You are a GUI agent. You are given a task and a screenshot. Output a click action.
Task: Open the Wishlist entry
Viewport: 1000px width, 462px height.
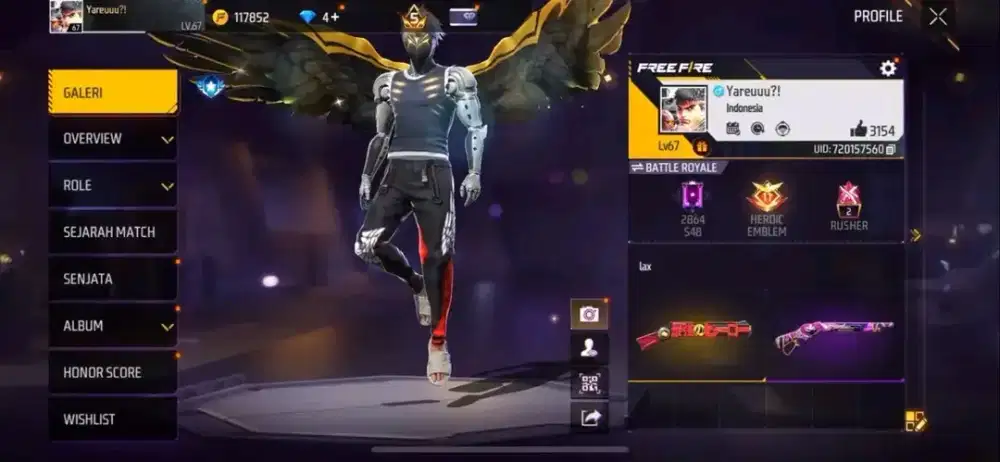coord(112,419)
